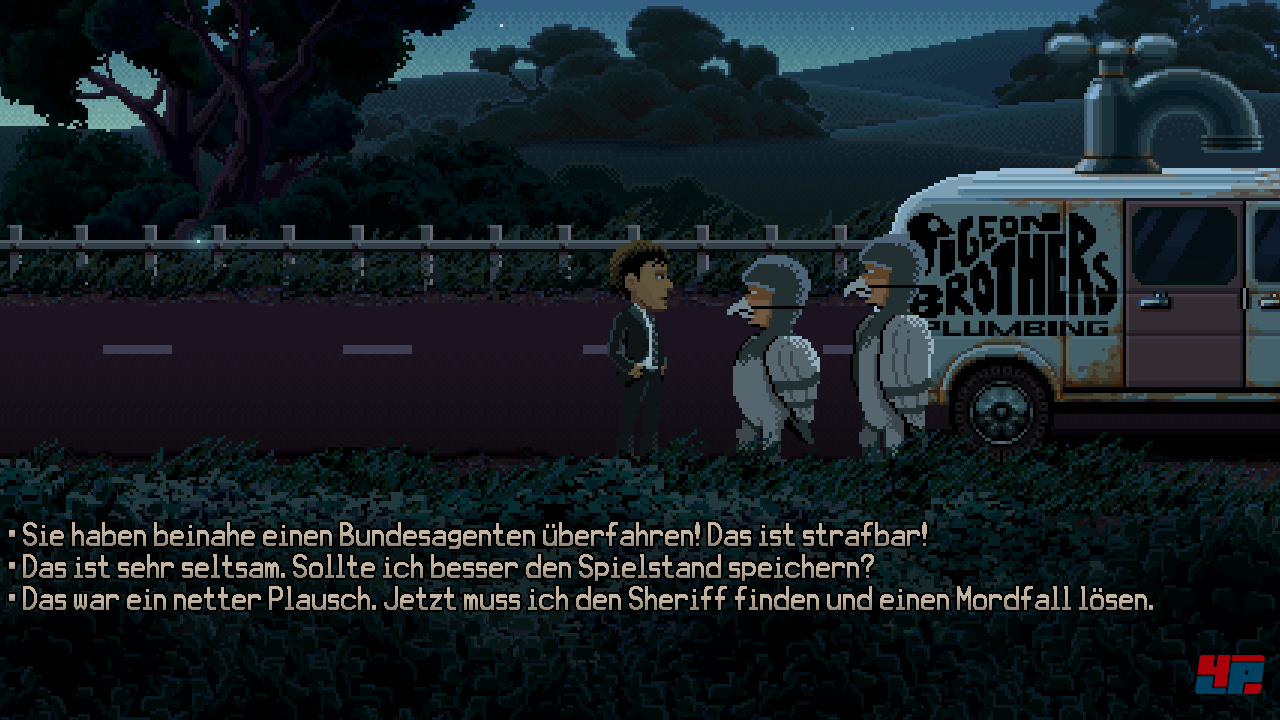This screenshot has height=720, width=1280.
Task: Open the van's side door handle
Action: (1153, 301)
